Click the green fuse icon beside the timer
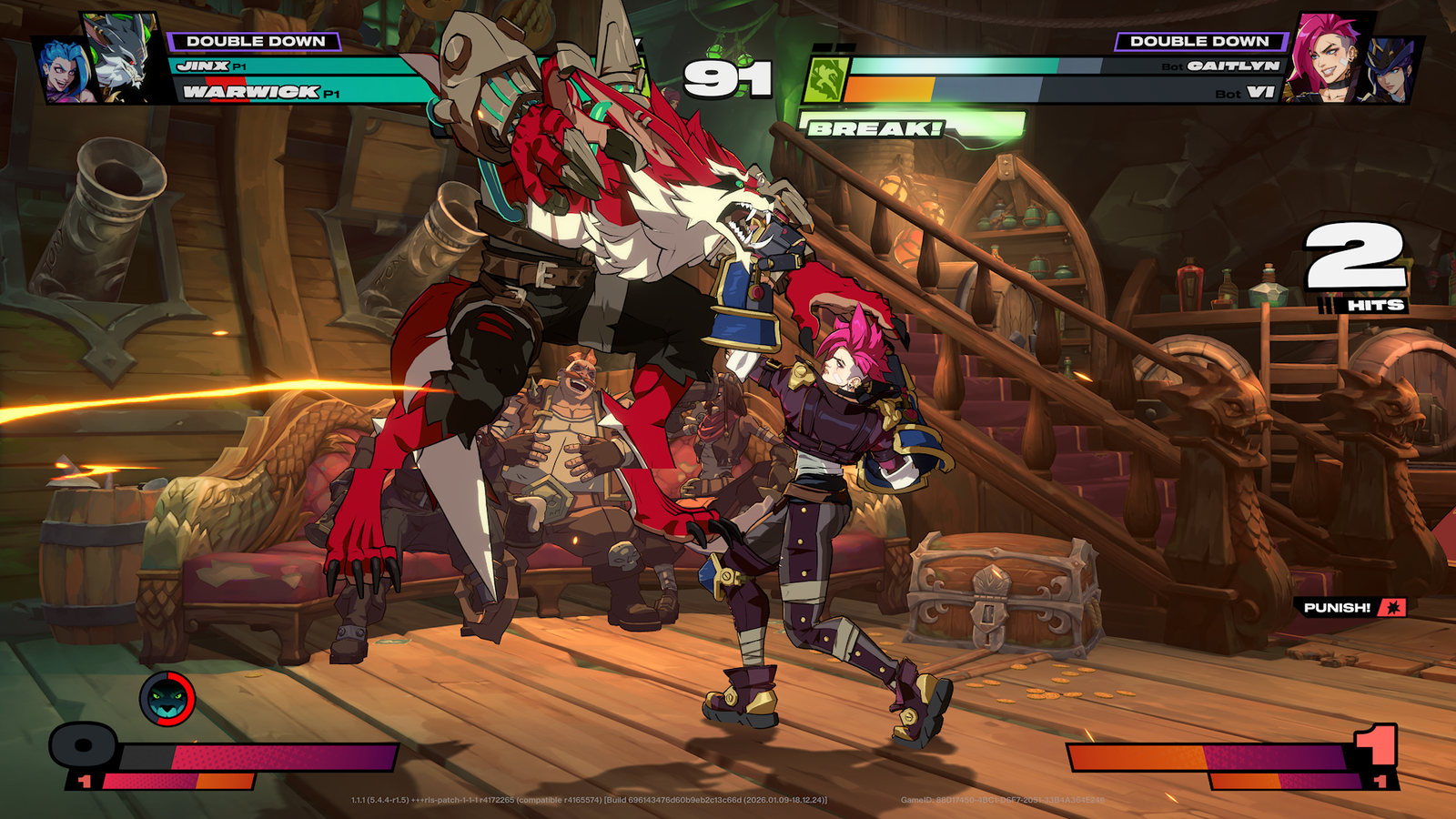1456x819 pixels. (x=825, y=79)
